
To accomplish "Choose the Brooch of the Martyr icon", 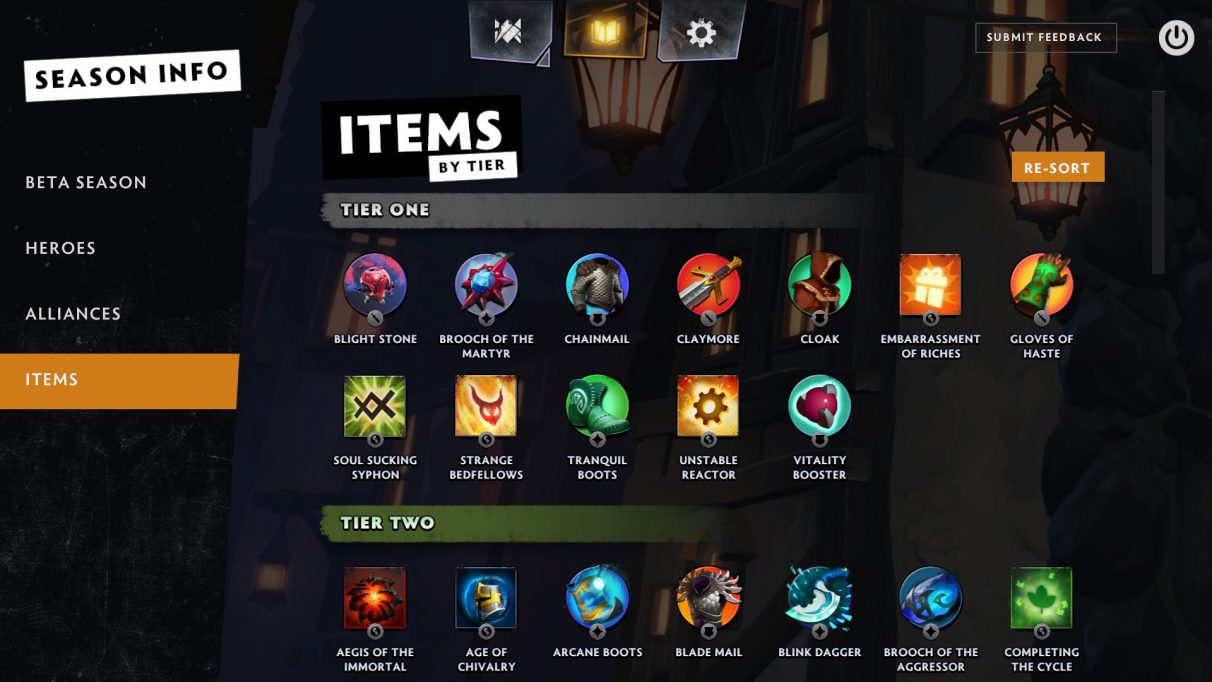I will (x=486, y=285).
